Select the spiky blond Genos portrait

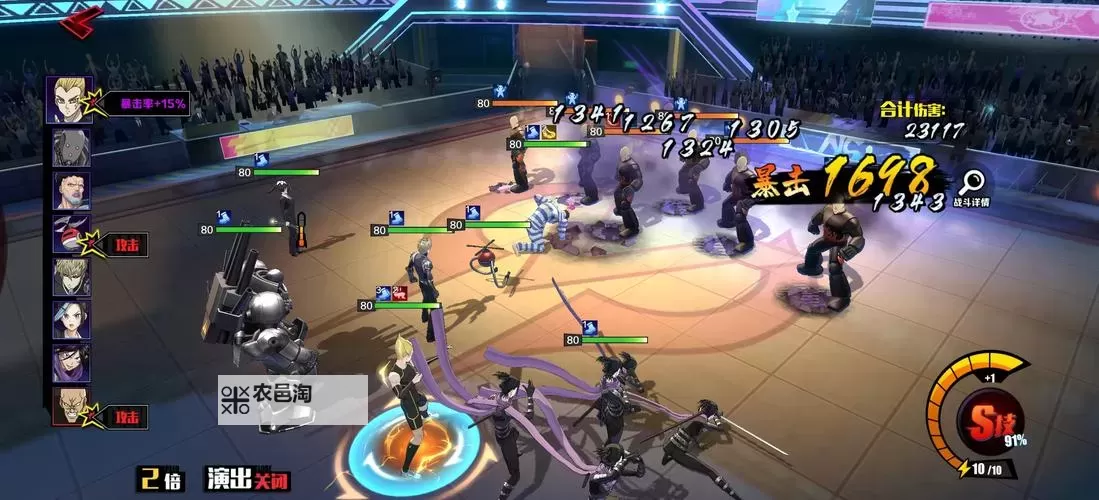pos(71,276)
